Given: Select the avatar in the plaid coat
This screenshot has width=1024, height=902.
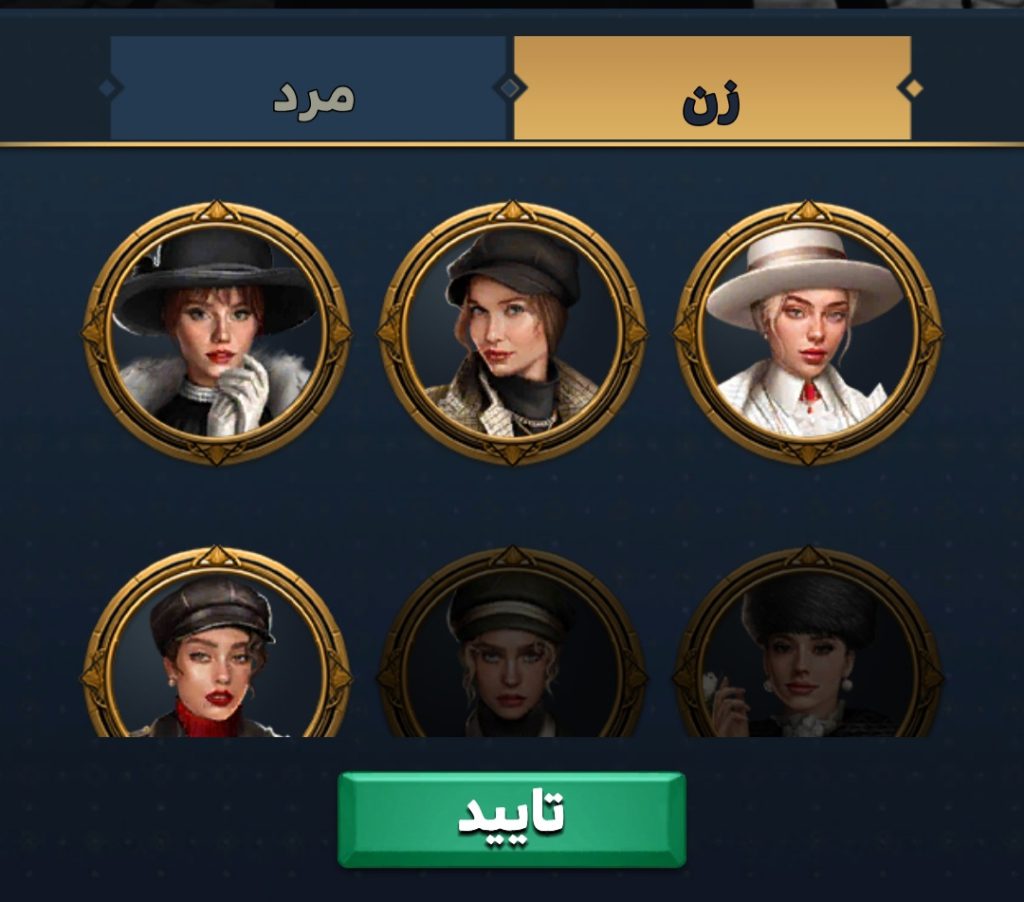Looking at the screenshot, I should point(512,332).
